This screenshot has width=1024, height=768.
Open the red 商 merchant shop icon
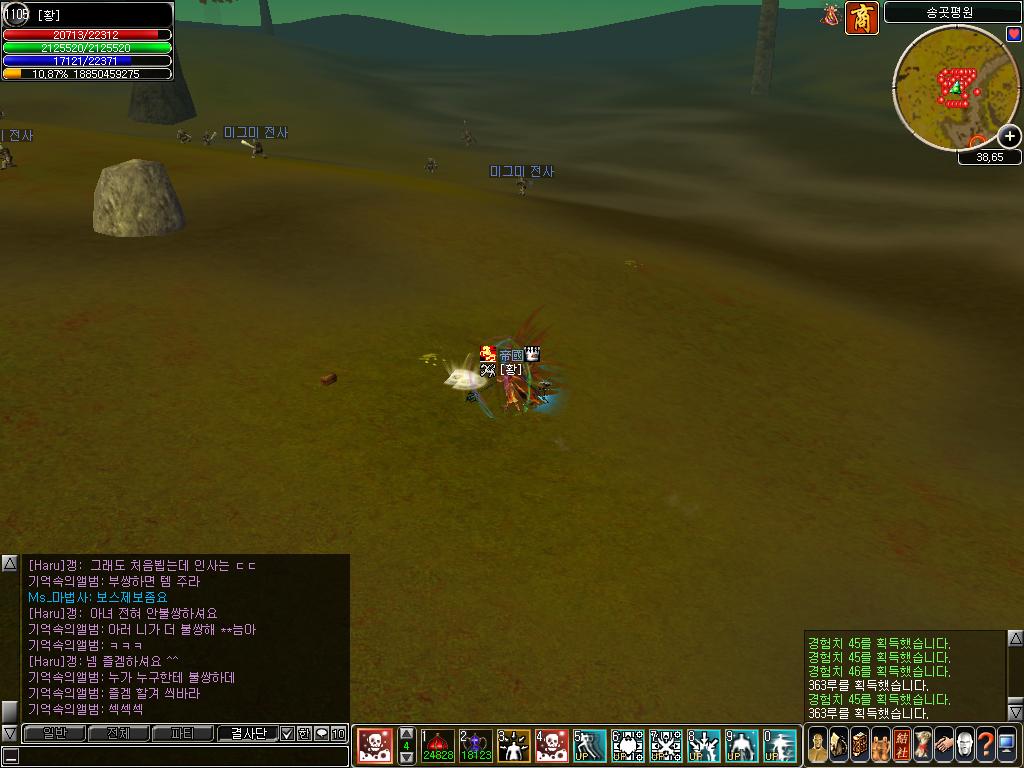point(861,18)
